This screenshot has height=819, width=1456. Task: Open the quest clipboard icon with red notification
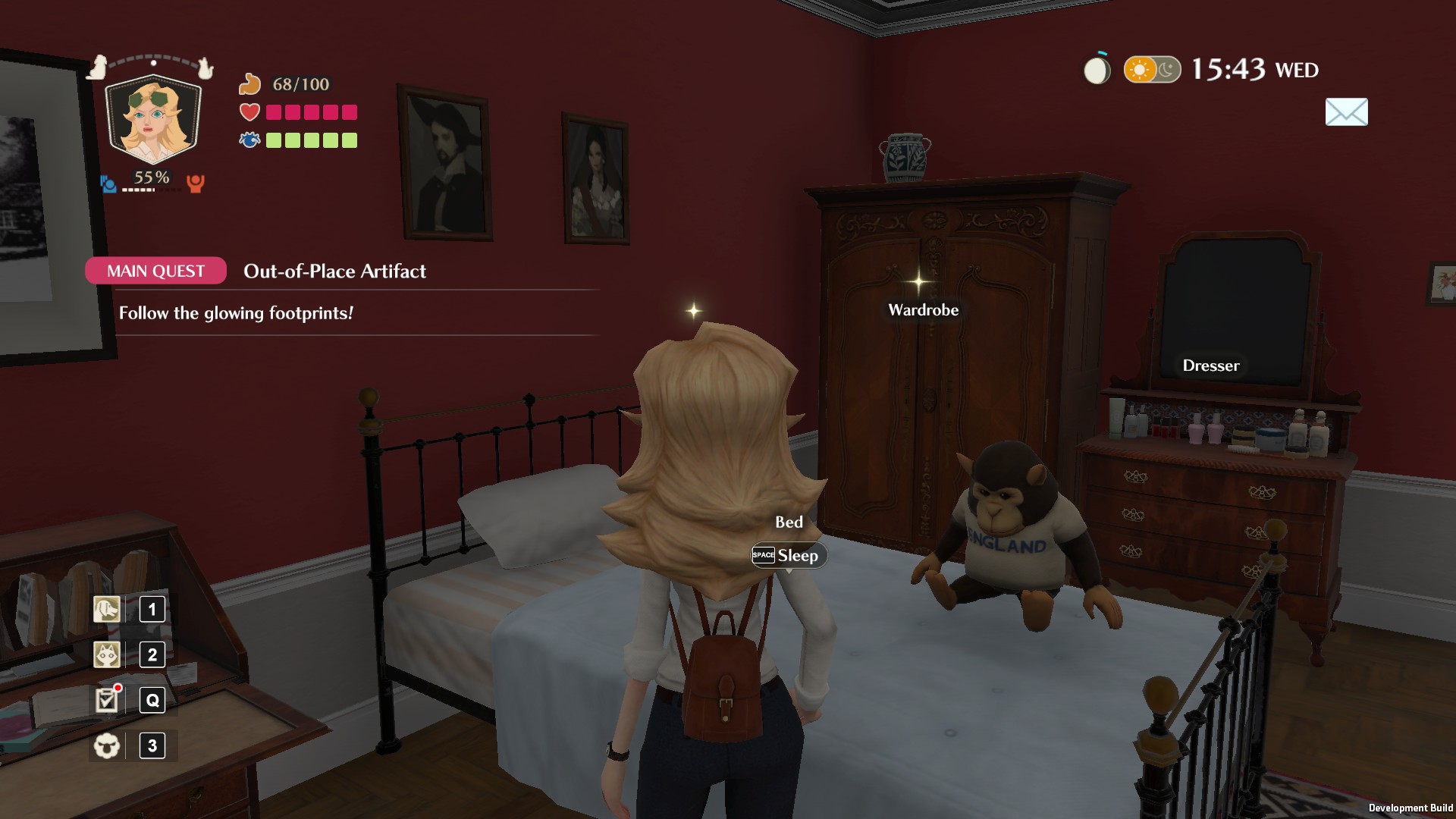106,700
